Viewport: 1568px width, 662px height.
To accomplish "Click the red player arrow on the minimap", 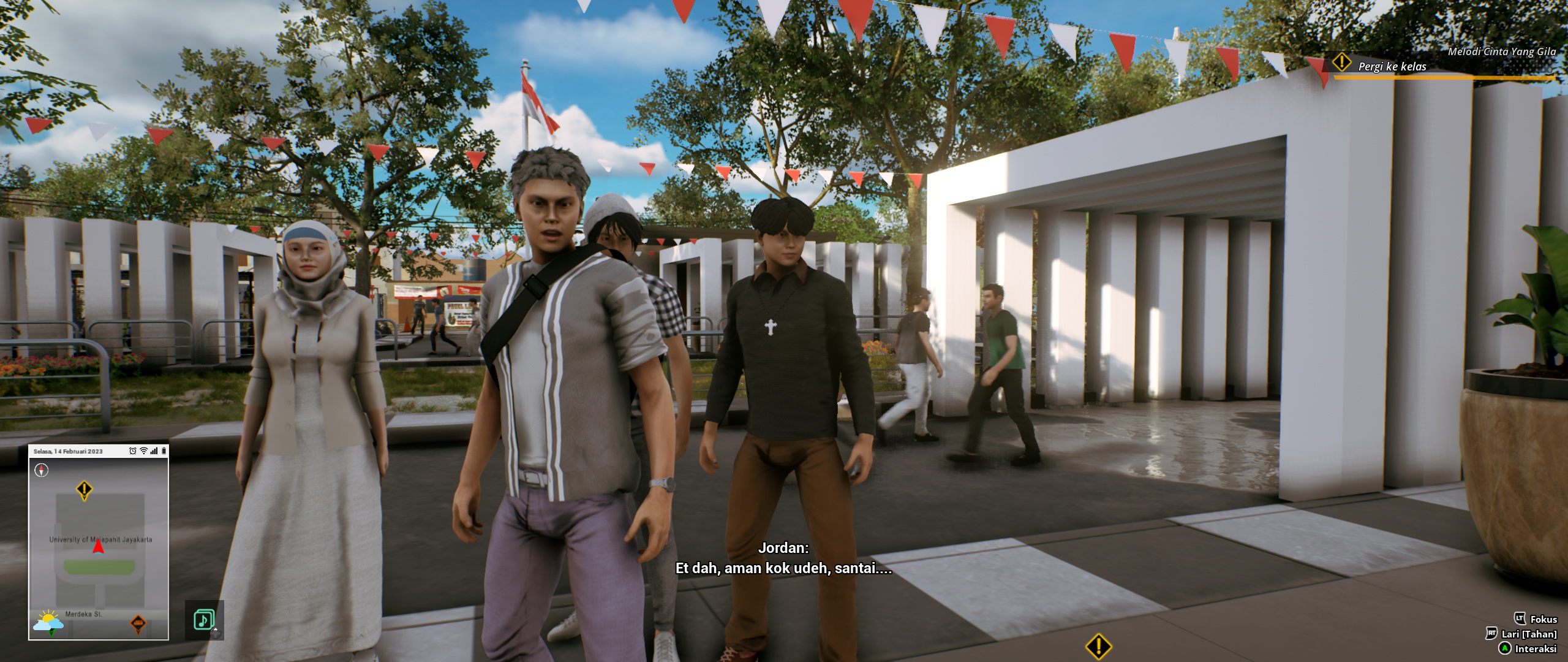I will (98, 547).
